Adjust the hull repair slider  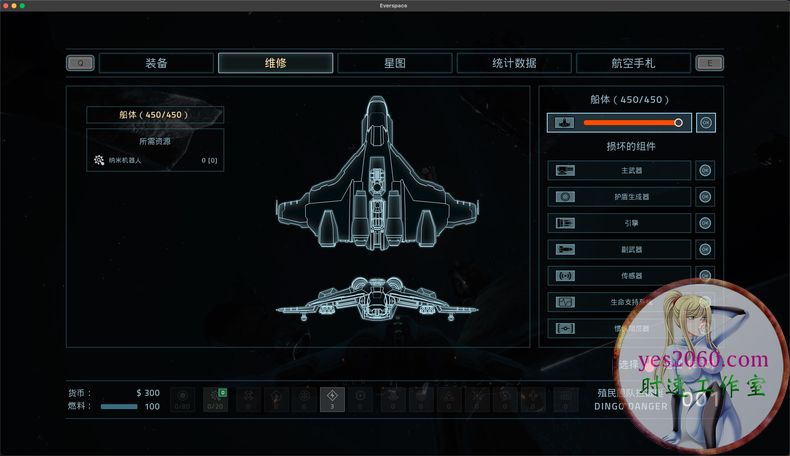pos(678,123)
